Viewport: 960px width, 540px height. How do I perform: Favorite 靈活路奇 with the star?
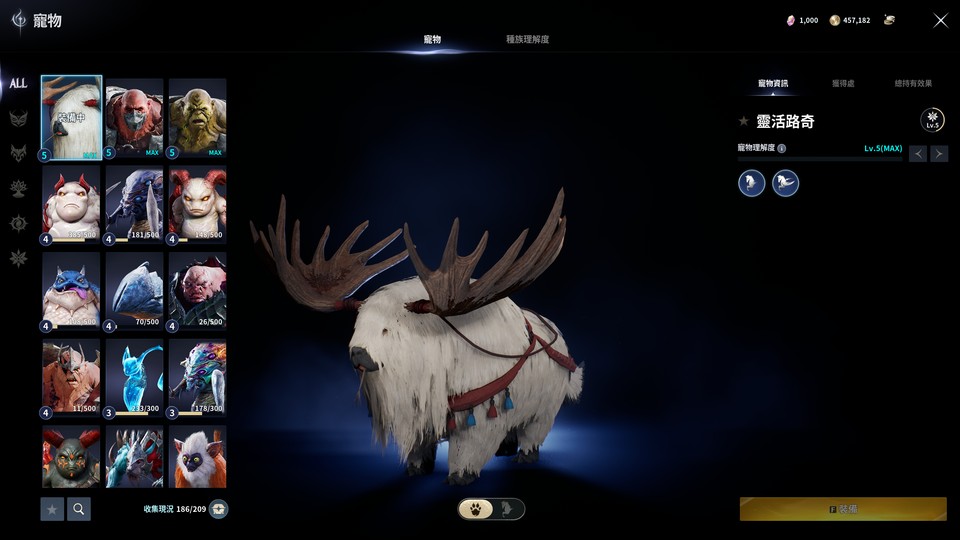pos(743,121)
